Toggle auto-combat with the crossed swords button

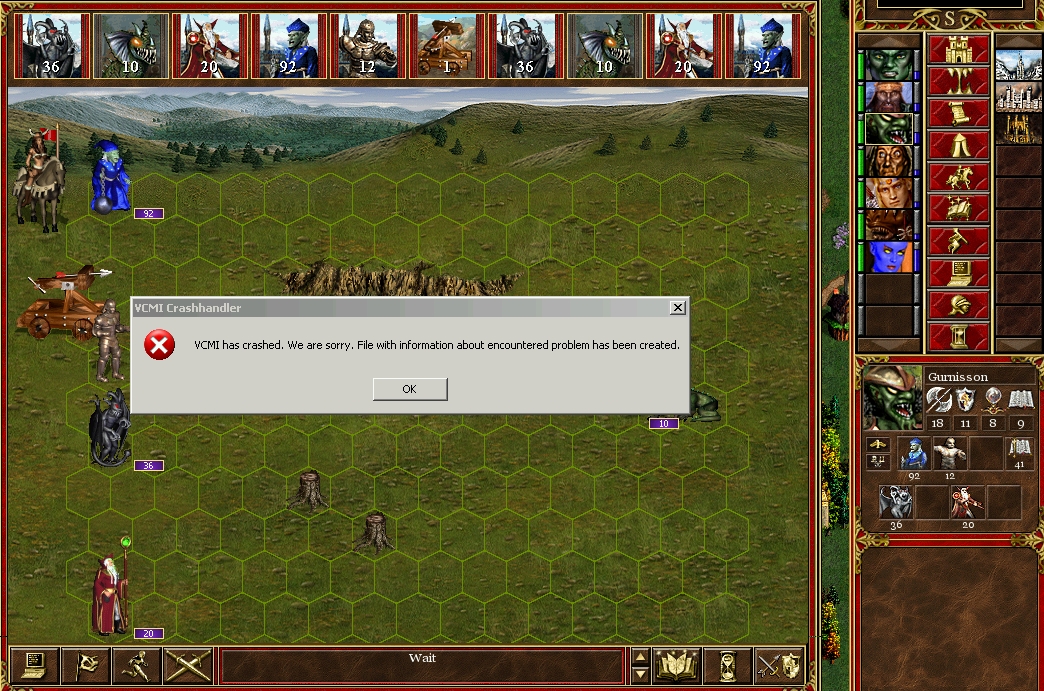[x=187, y=665]
